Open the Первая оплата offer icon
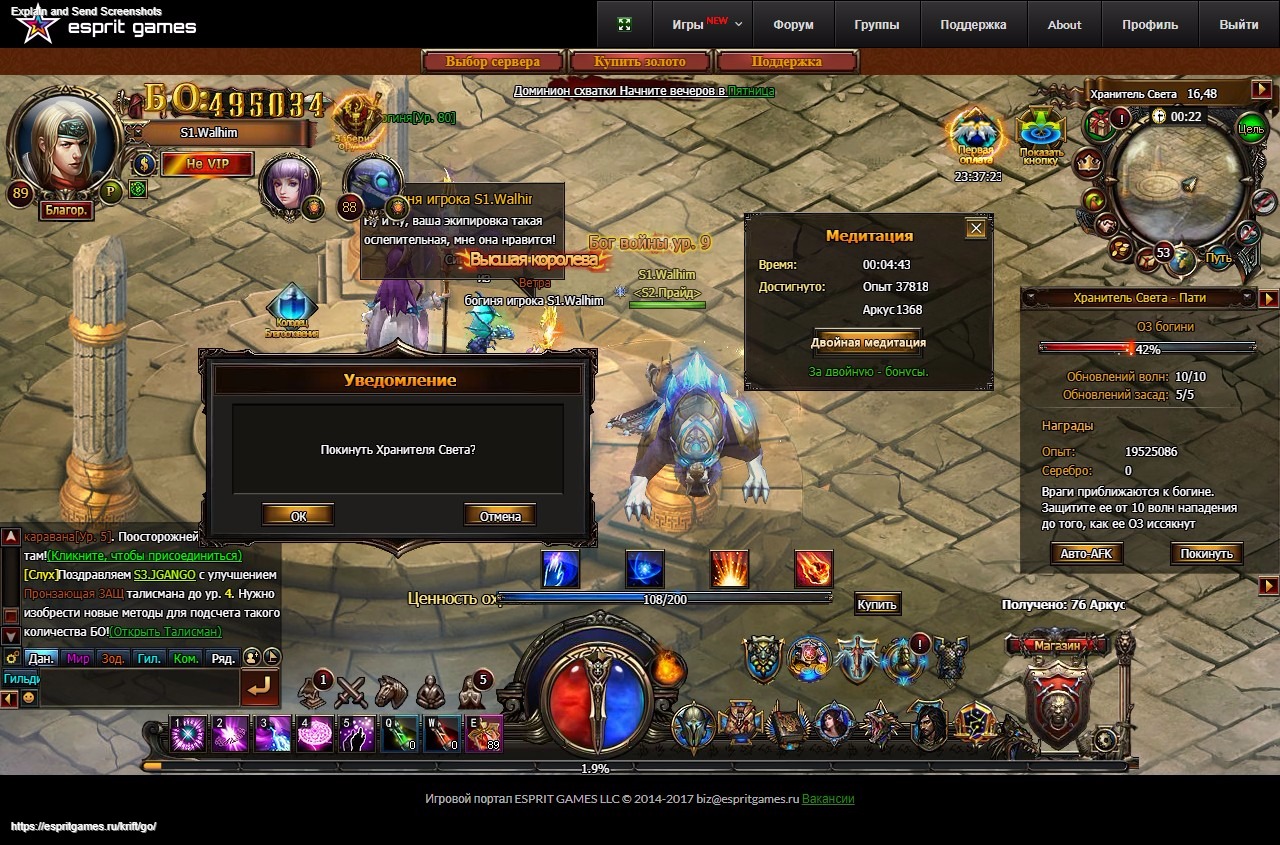Screen dimensions: 1280x845 [x=975, y=138]
